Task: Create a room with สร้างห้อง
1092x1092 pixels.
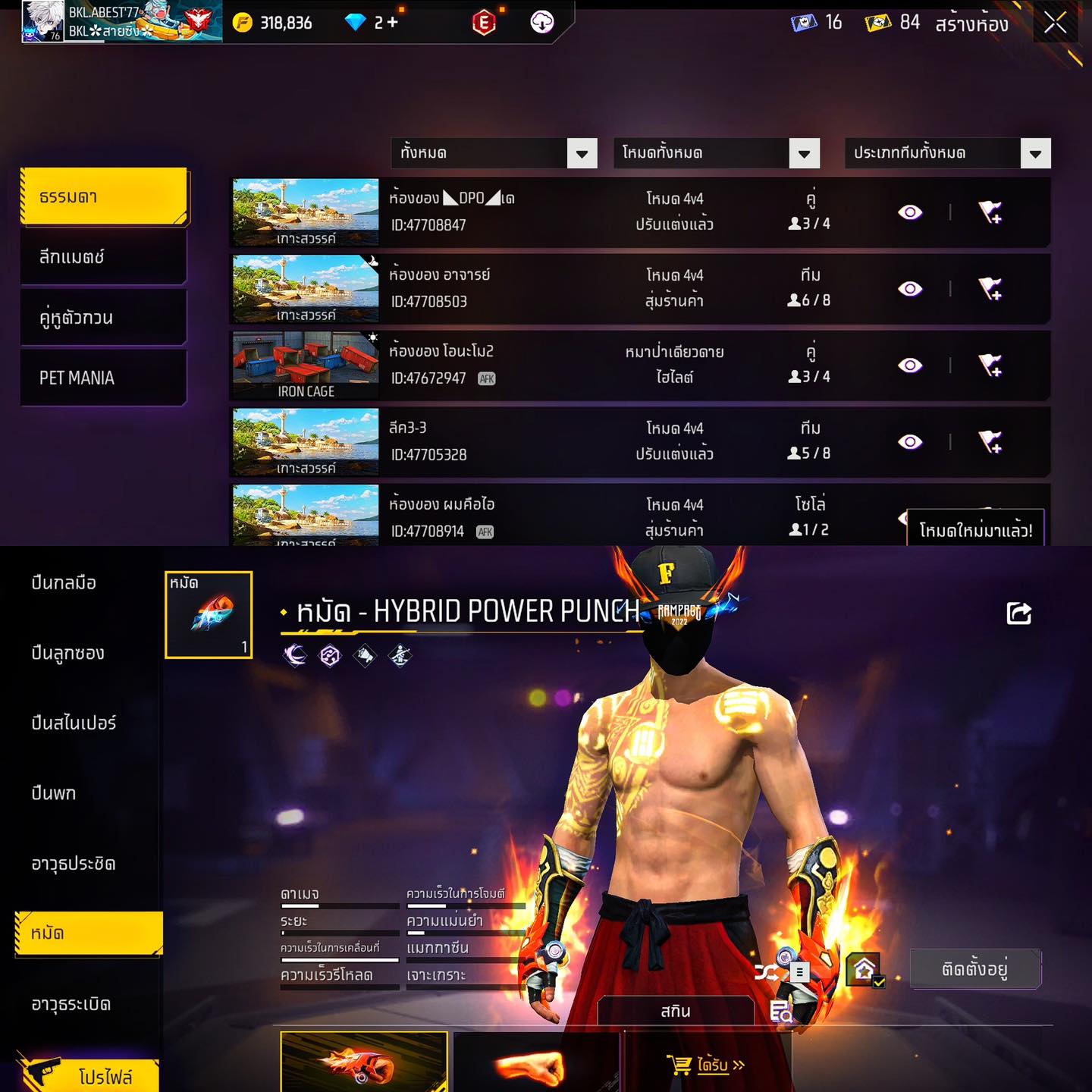Action: click(971, 24)
